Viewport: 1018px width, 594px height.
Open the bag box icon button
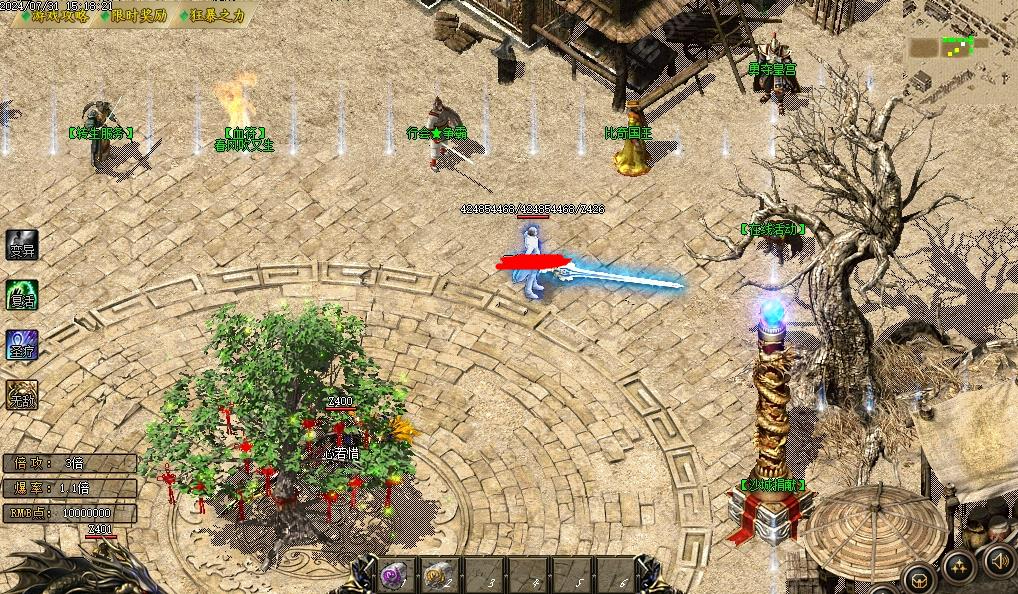[919, 578]
